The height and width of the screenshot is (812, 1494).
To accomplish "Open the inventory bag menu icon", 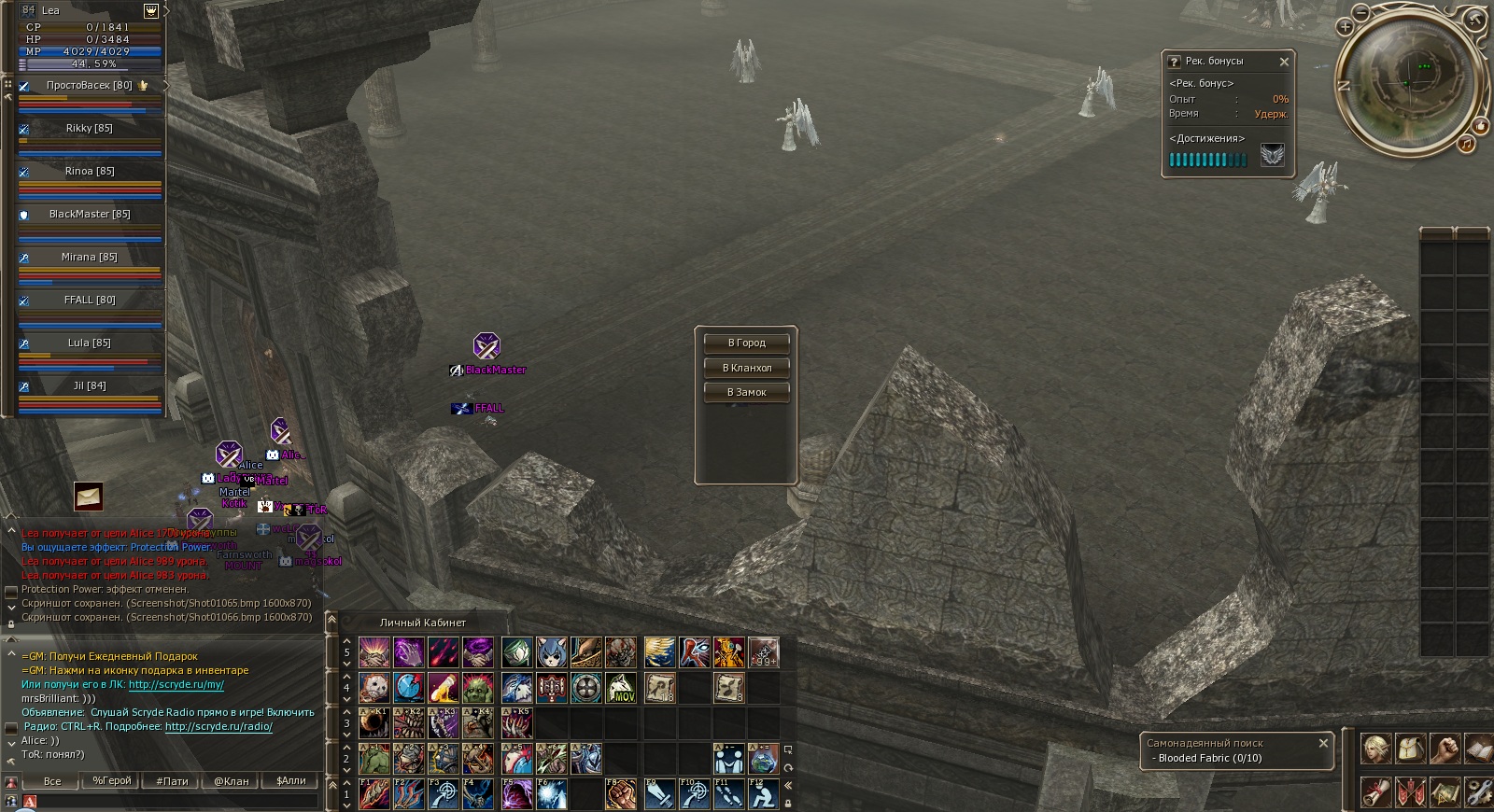I will click(x=1410, y=748).
